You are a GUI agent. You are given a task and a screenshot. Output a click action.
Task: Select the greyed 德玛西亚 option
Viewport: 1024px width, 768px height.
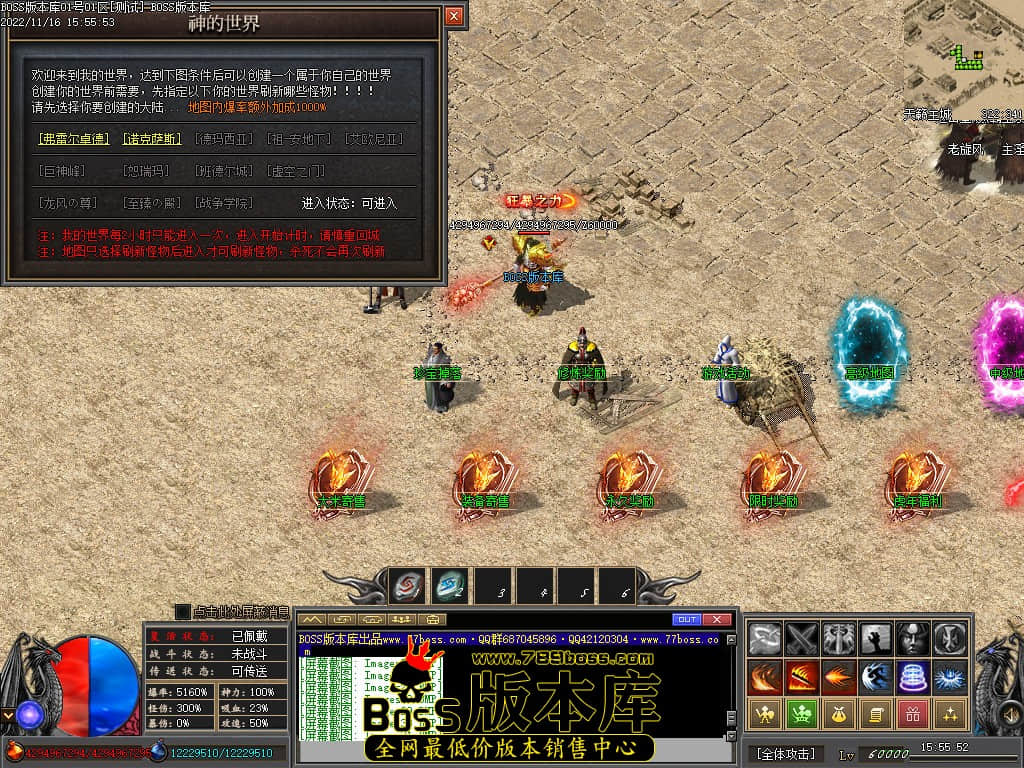coord(225,139)
